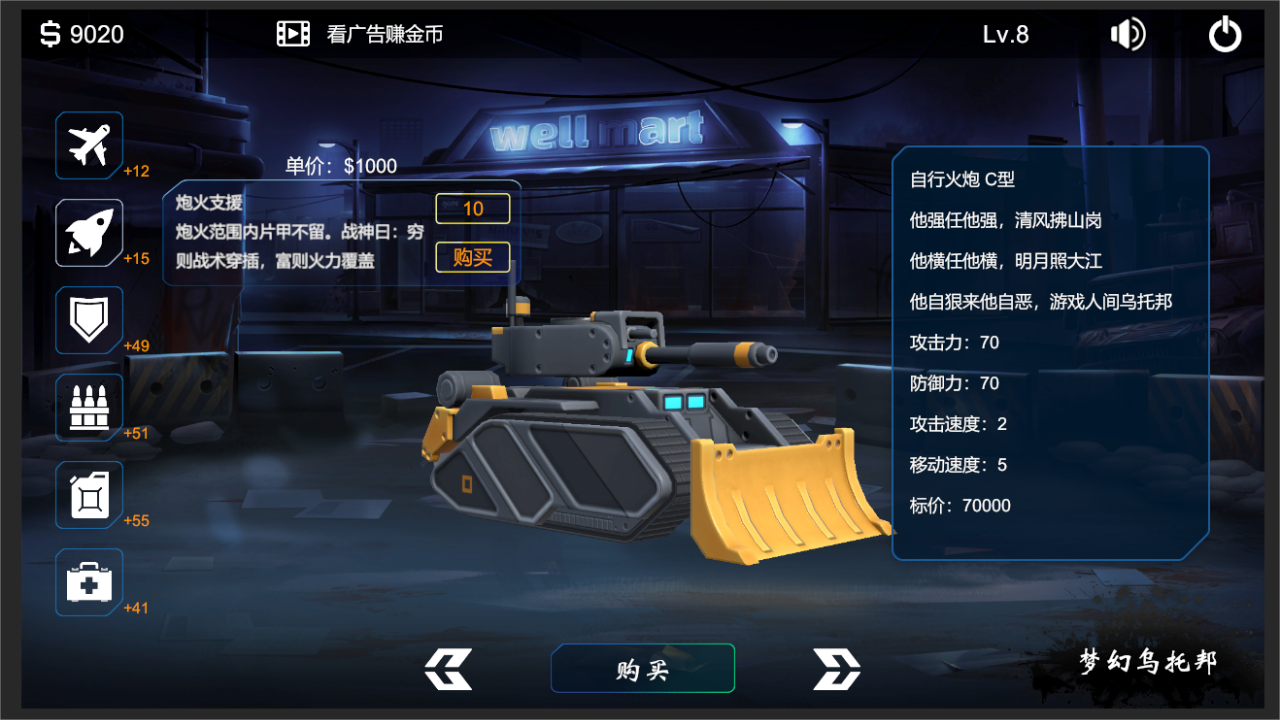Click the previous vehicle arrow button
This screenshot has width=1280, height=720.
(x=447, y=669)
